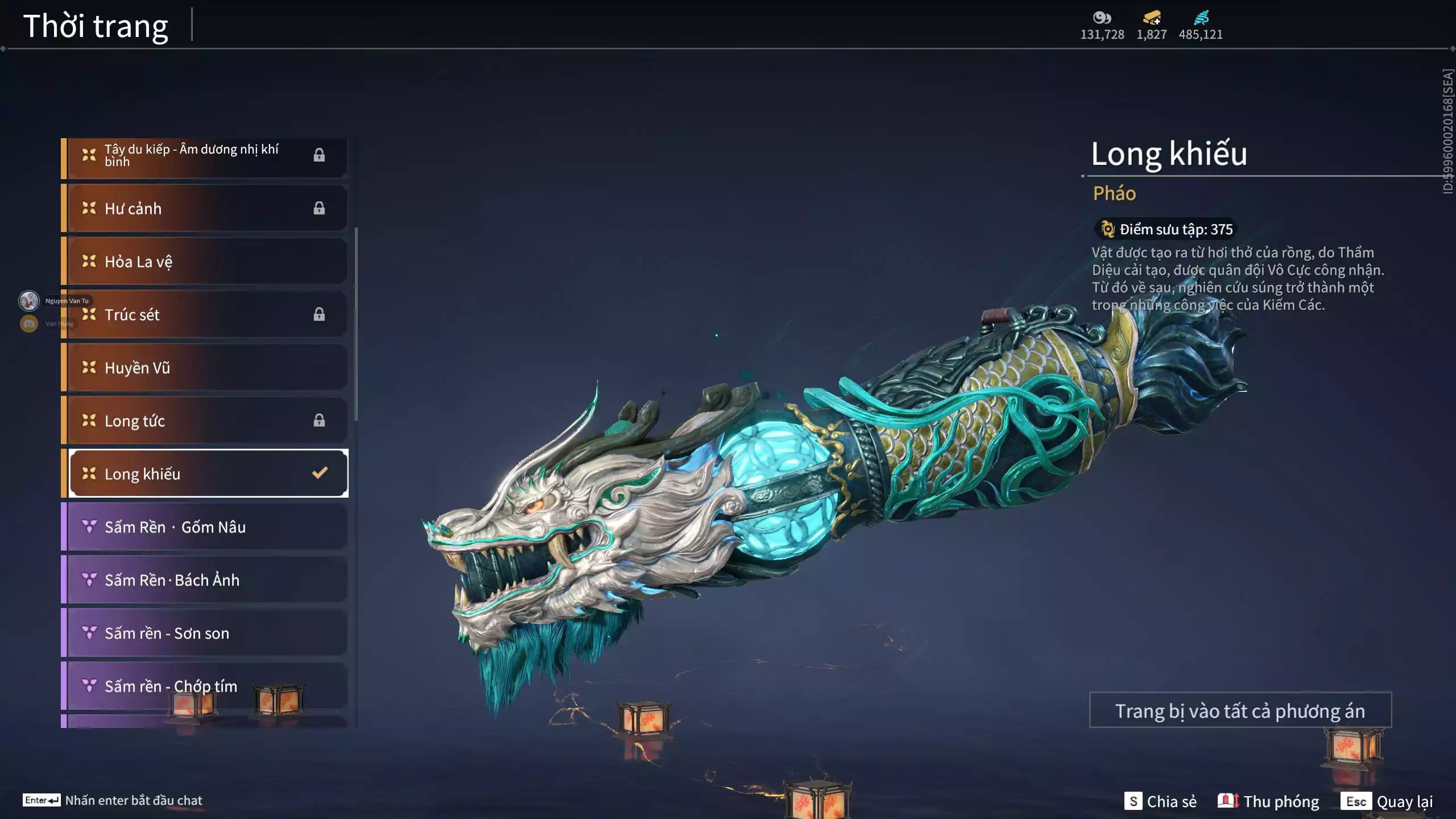
Task: Open the Chia sẻ share option
Action: 1160,801
